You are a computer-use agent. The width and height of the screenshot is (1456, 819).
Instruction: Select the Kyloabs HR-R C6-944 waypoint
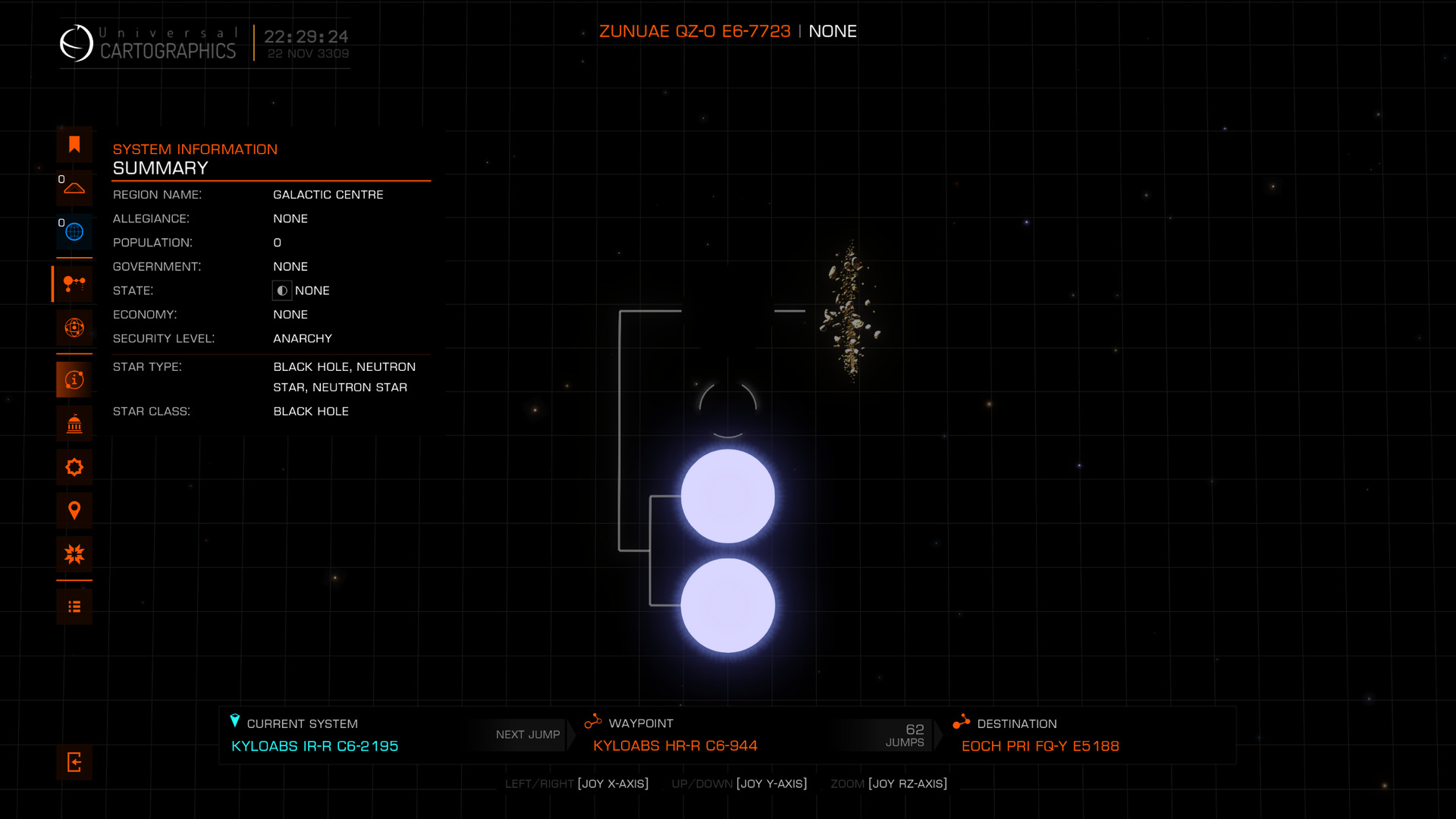click(675, 746)
